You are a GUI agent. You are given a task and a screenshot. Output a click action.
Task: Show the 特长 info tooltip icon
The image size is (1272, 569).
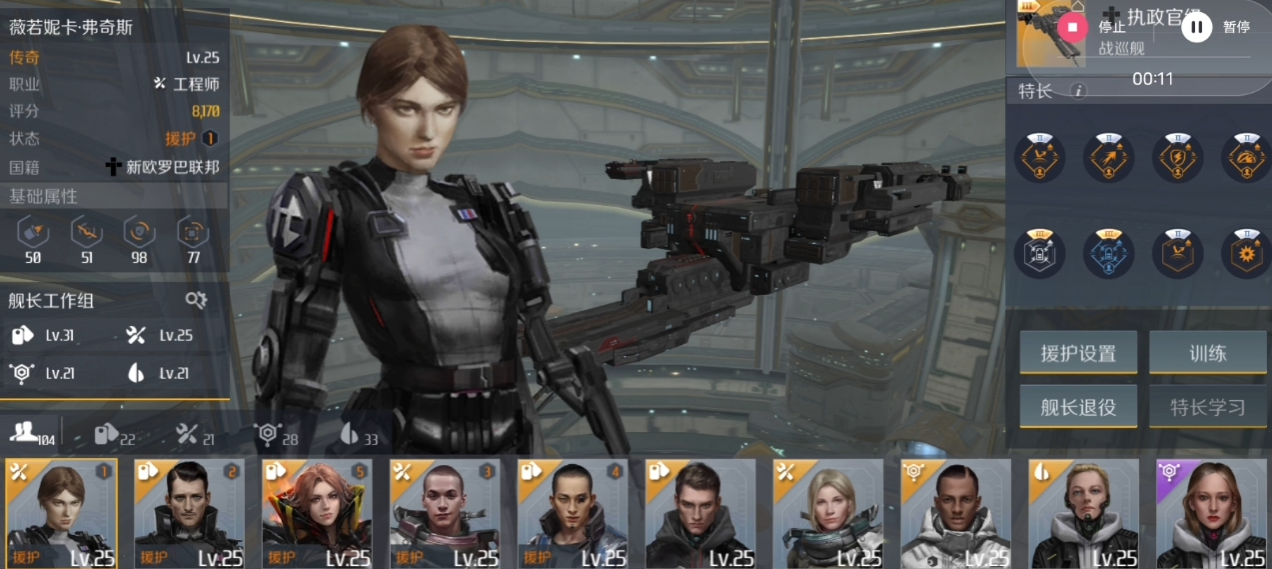click(x=1078, y=91)
